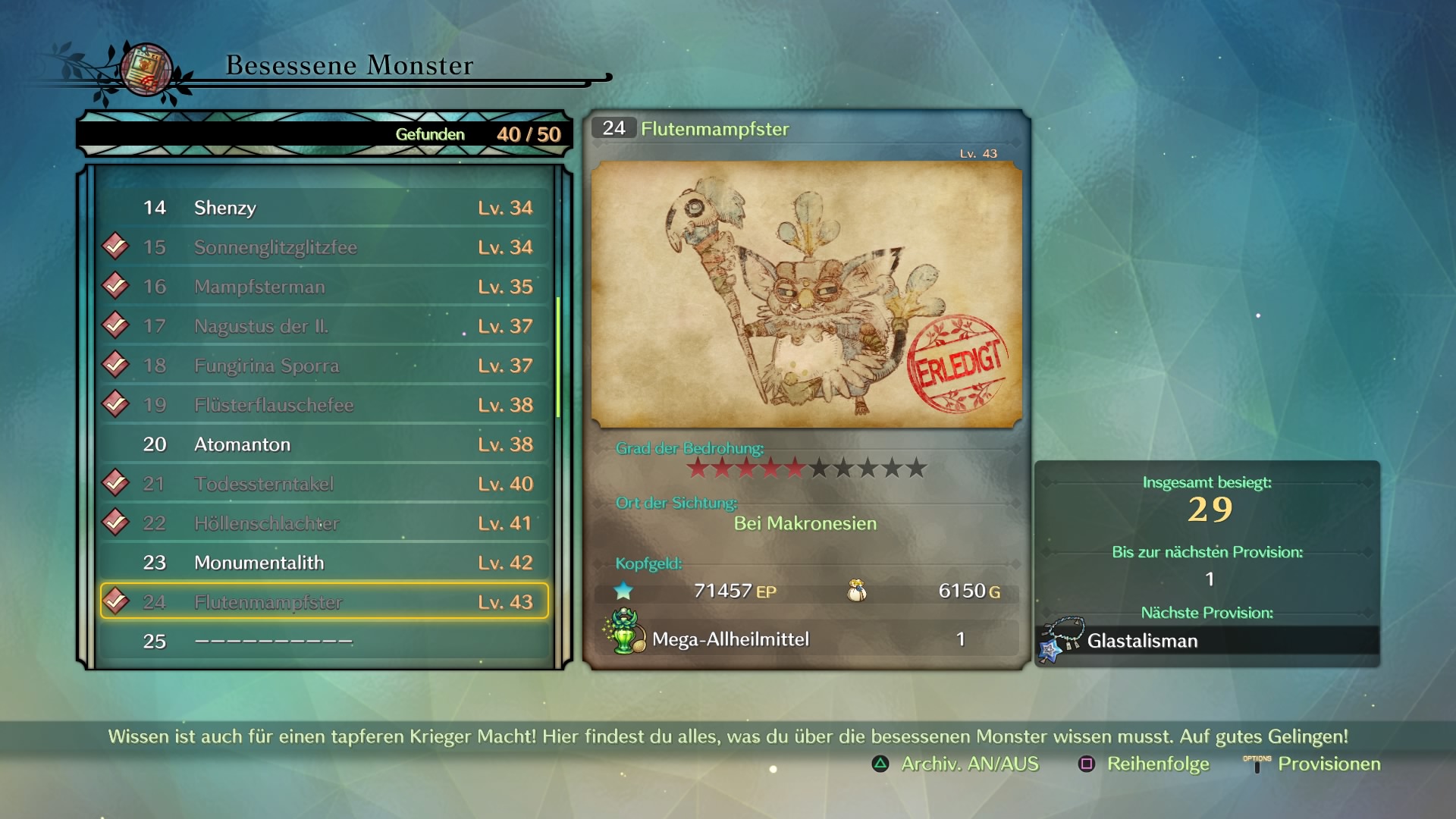Select undiscovered monster entry 25

coord(325,642)
